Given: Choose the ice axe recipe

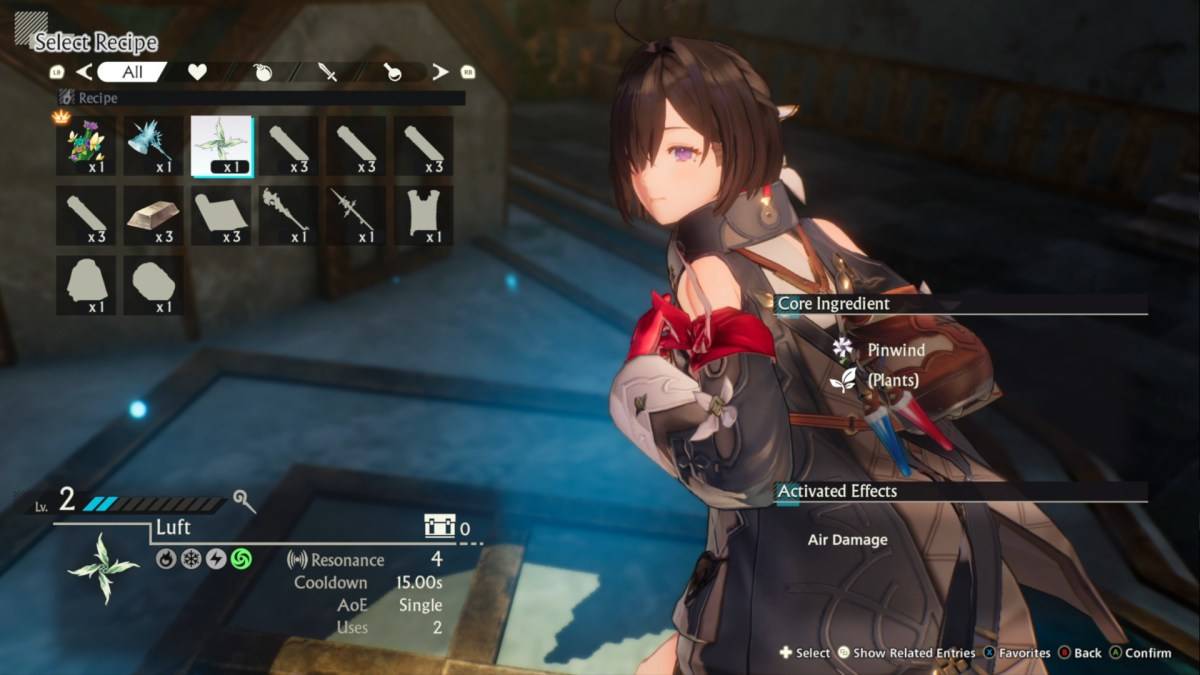Looking at the screenshot, I should [x=154, y=146].
